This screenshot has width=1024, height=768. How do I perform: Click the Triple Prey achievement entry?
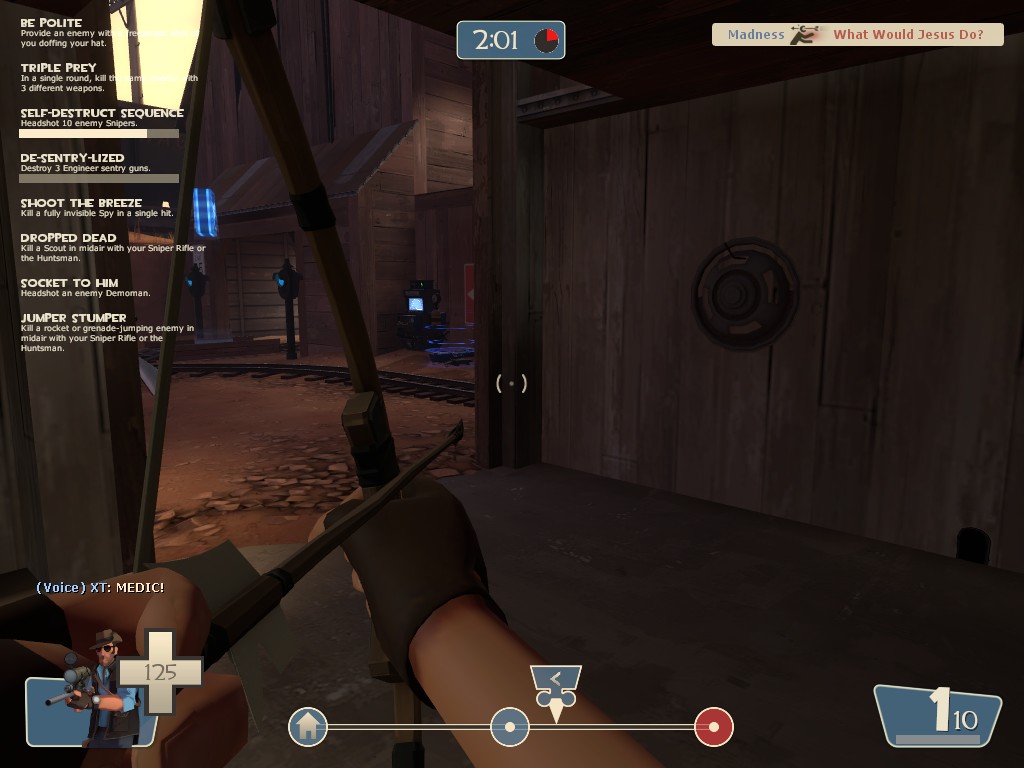click(59, 68)
